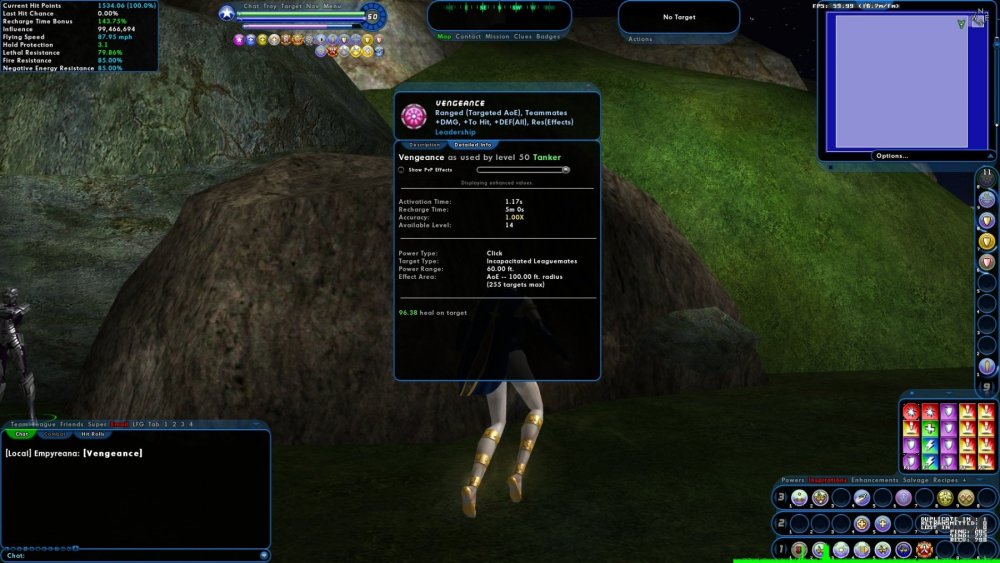Image resolution: width=1000 pixels, height=563 pixels.
Task: Open the Clues tab
Action: point(523,36)
